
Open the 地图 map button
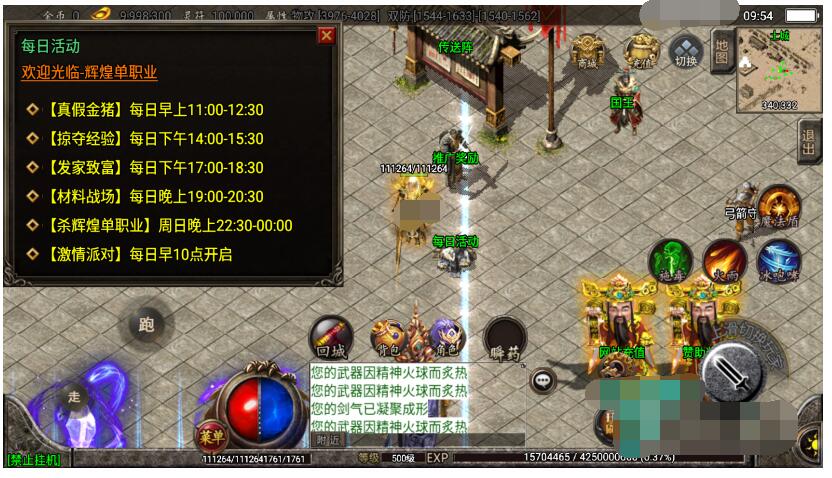pos(721,49)
